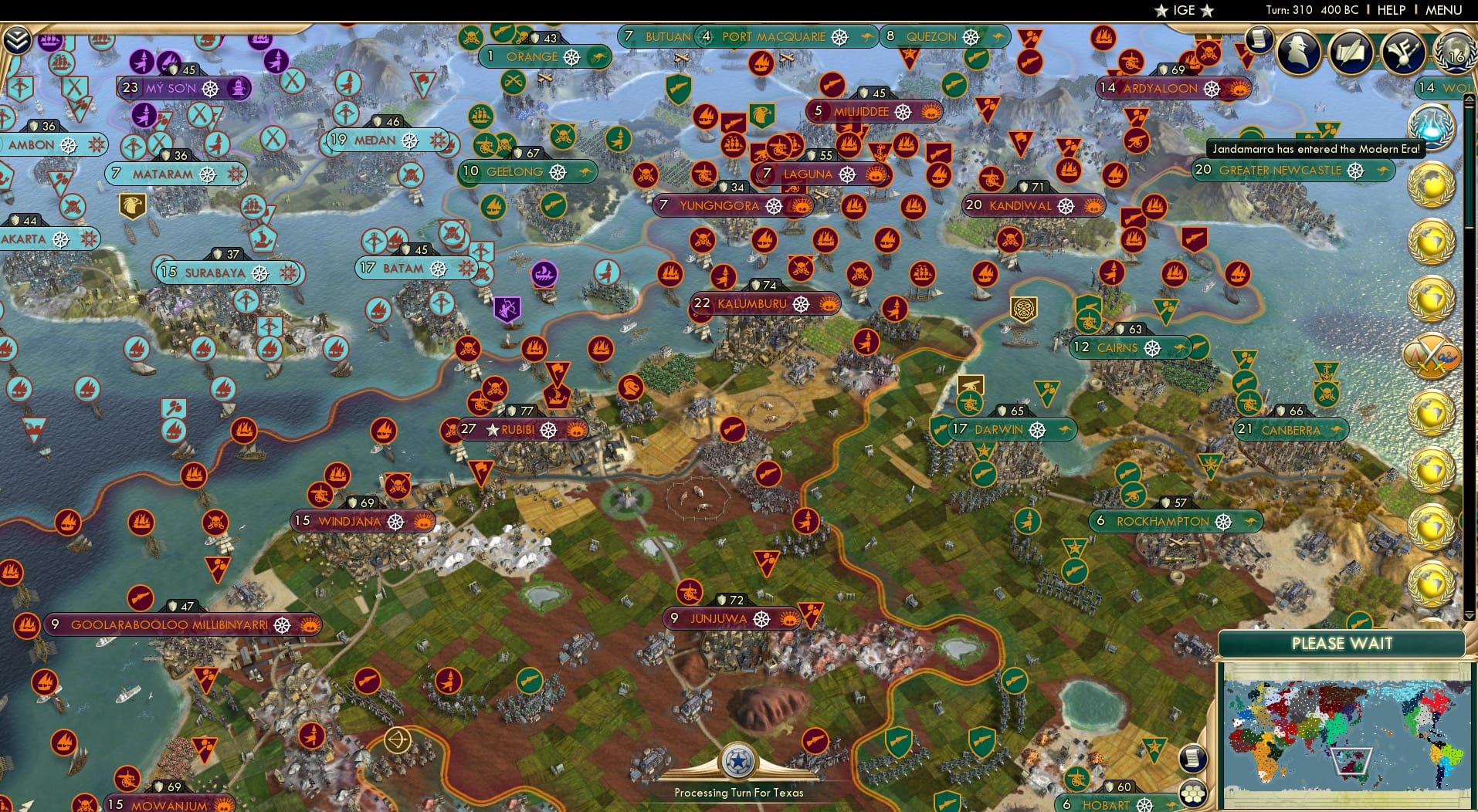Open the HELP item
Screen dimensions: 1478x812
tap(1390, 10)
